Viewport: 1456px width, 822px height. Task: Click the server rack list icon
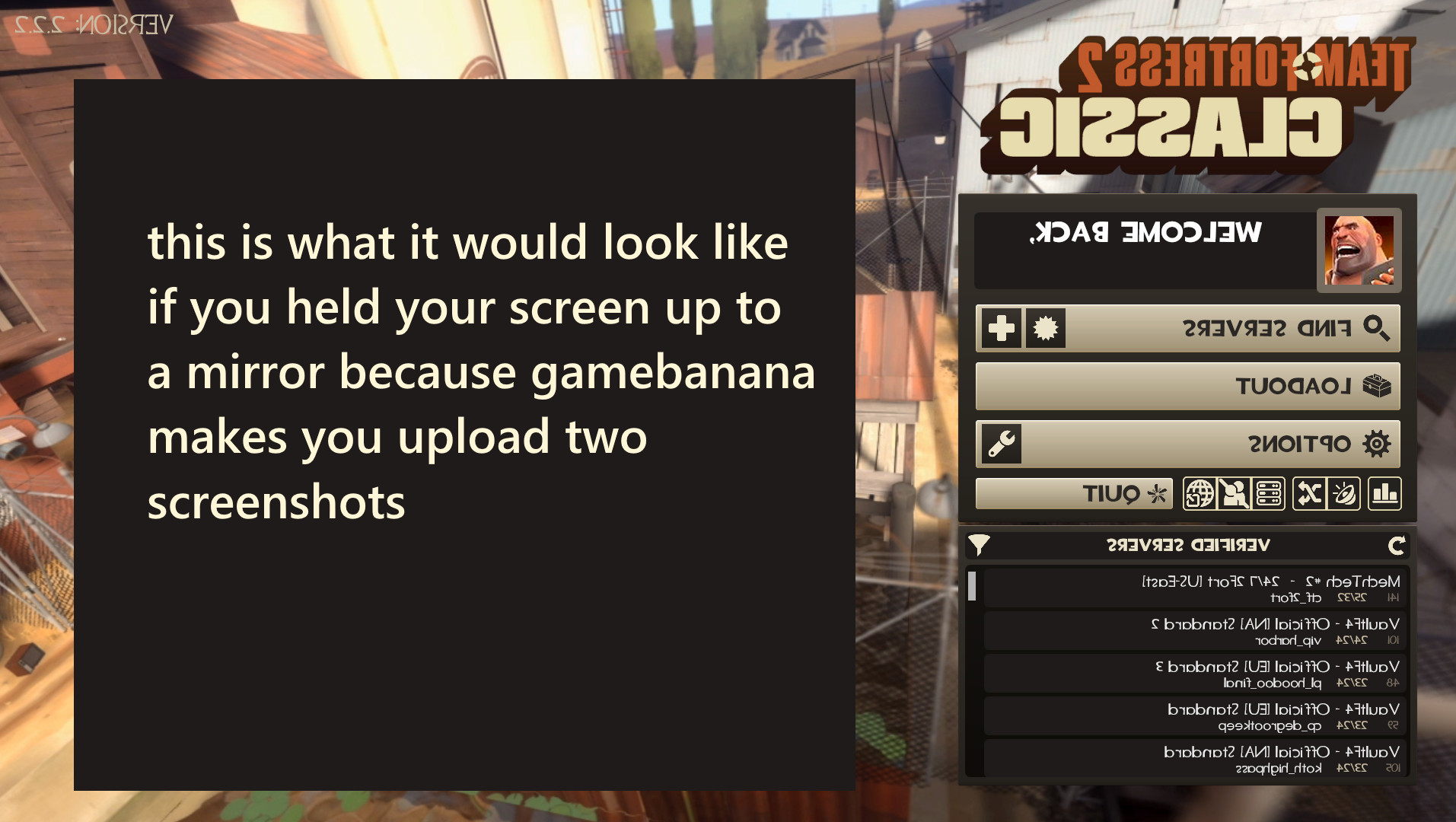click(1270, 492)
